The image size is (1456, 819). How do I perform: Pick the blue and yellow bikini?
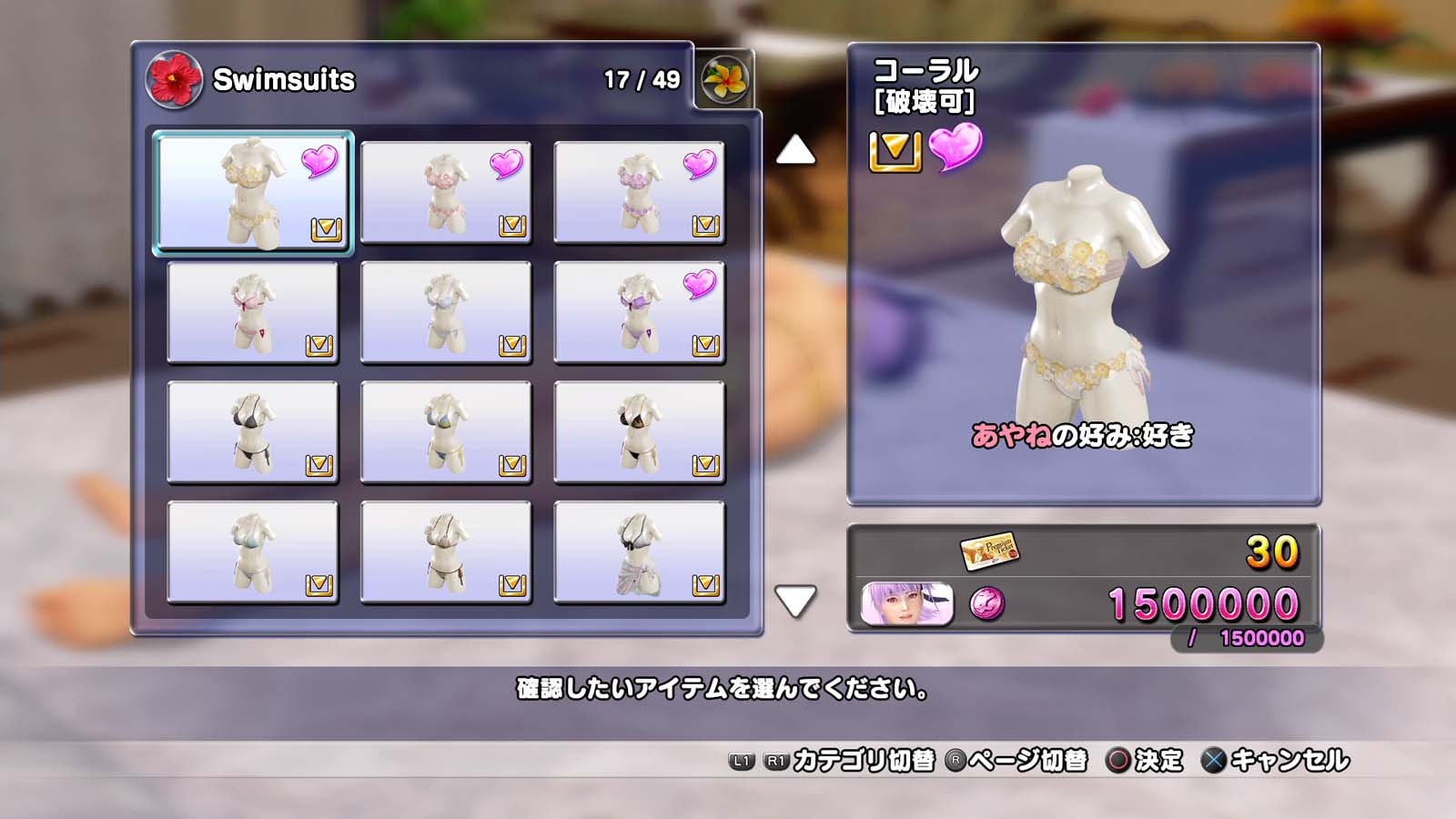[x=446, y=432]
